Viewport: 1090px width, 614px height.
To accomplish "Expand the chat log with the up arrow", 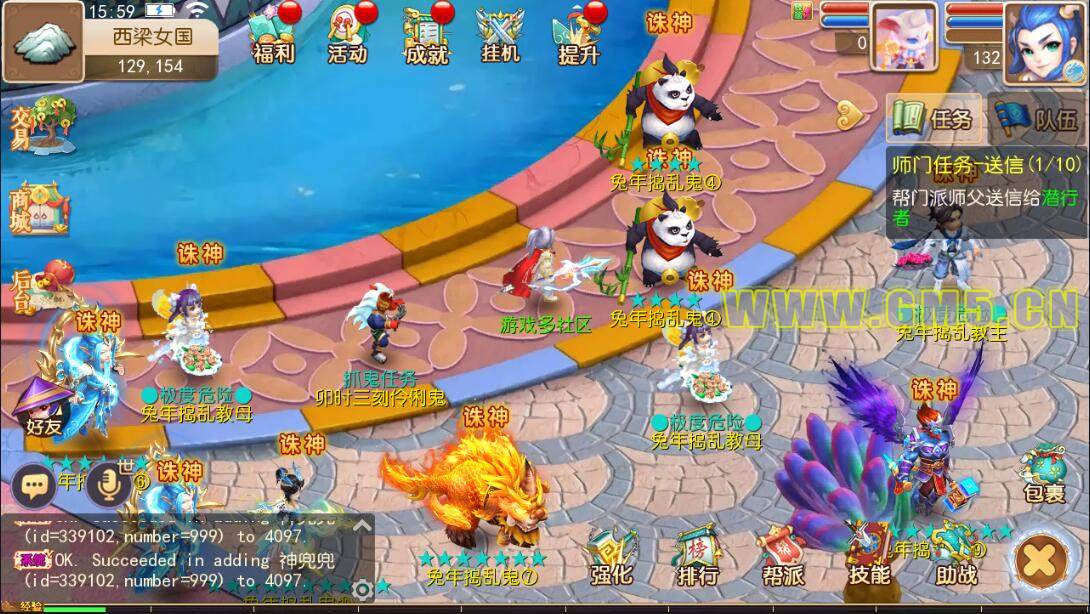I will 362,524.
